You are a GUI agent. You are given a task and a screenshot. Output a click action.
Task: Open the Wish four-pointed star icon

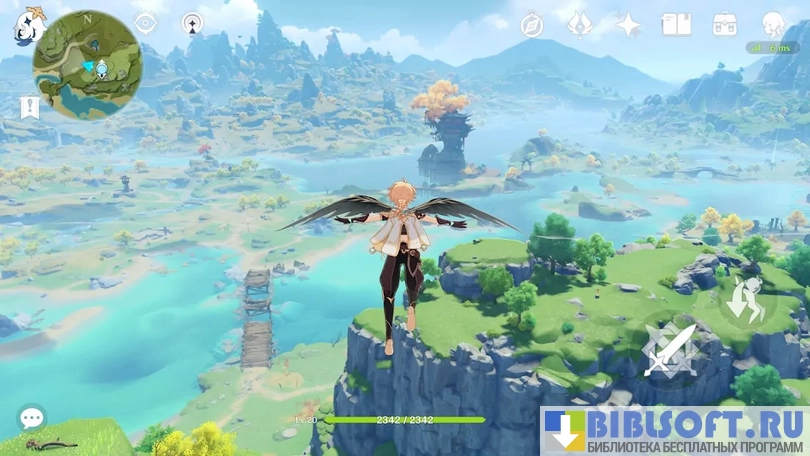628,25
